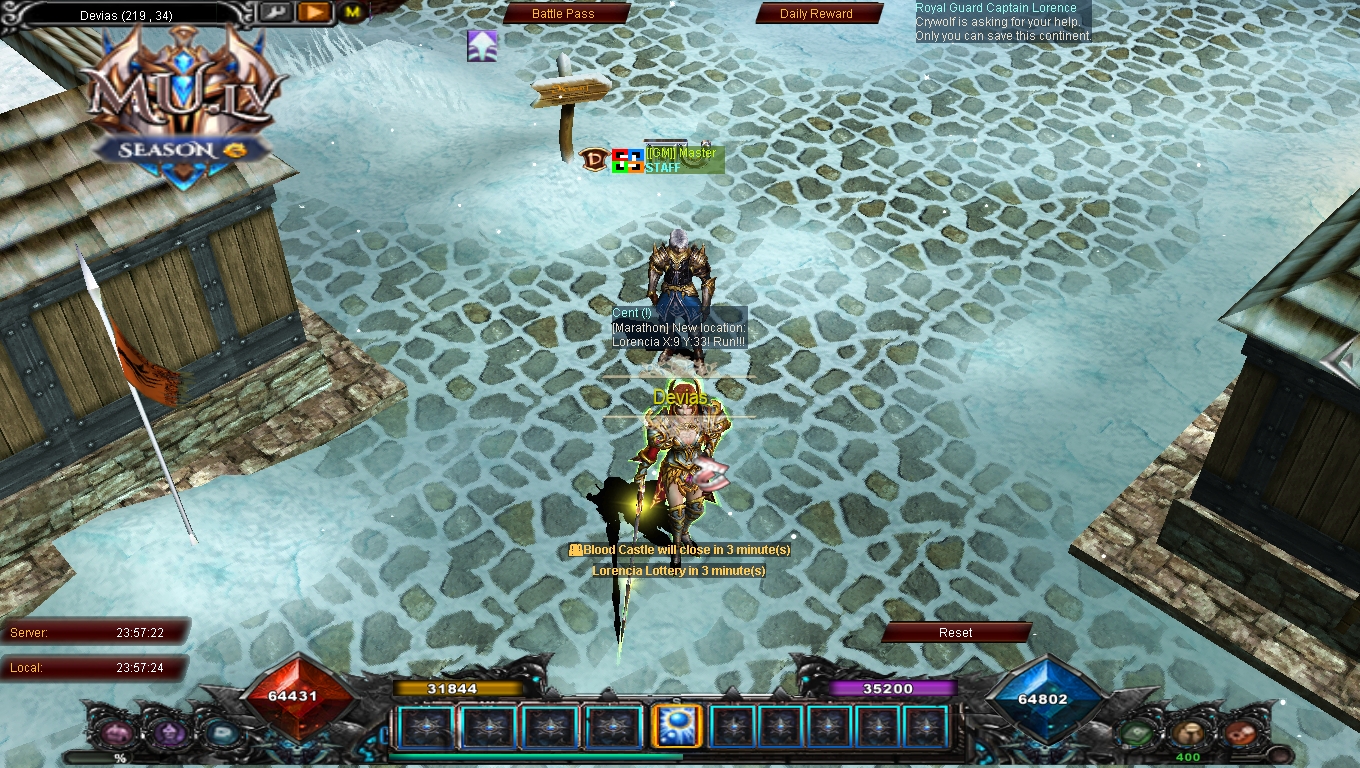Click the blue-grey orb menu button
The width and height of the screenshot is (1360, 768).
click(x=219, y=733)
